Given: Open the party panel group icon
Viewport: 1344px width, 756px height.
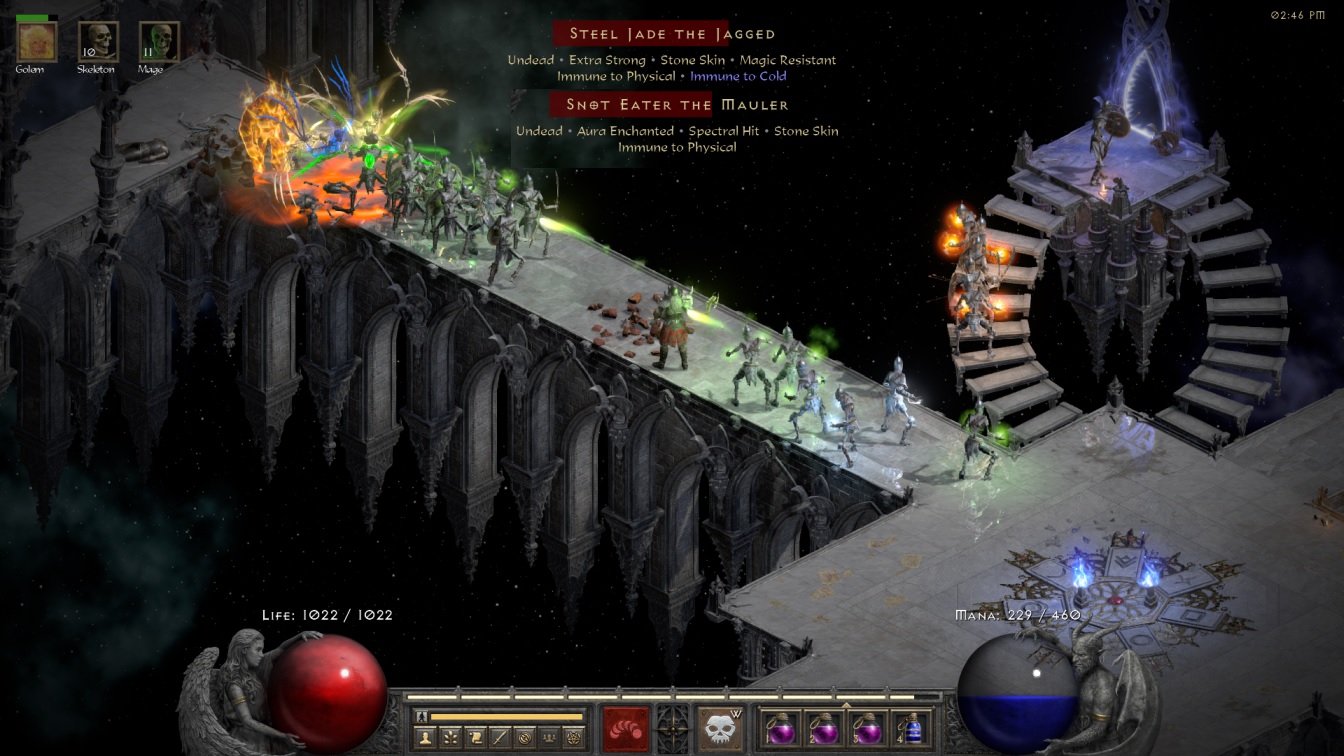Looking at the screenshot, I should 548,737.
